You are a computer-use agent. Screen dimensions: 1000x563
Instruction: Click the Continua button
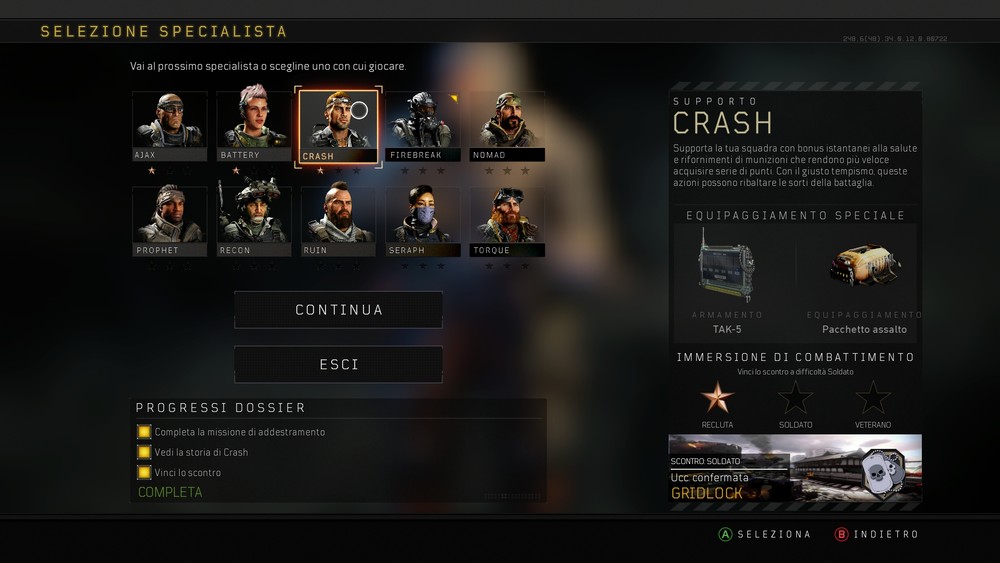click(338, 310)
